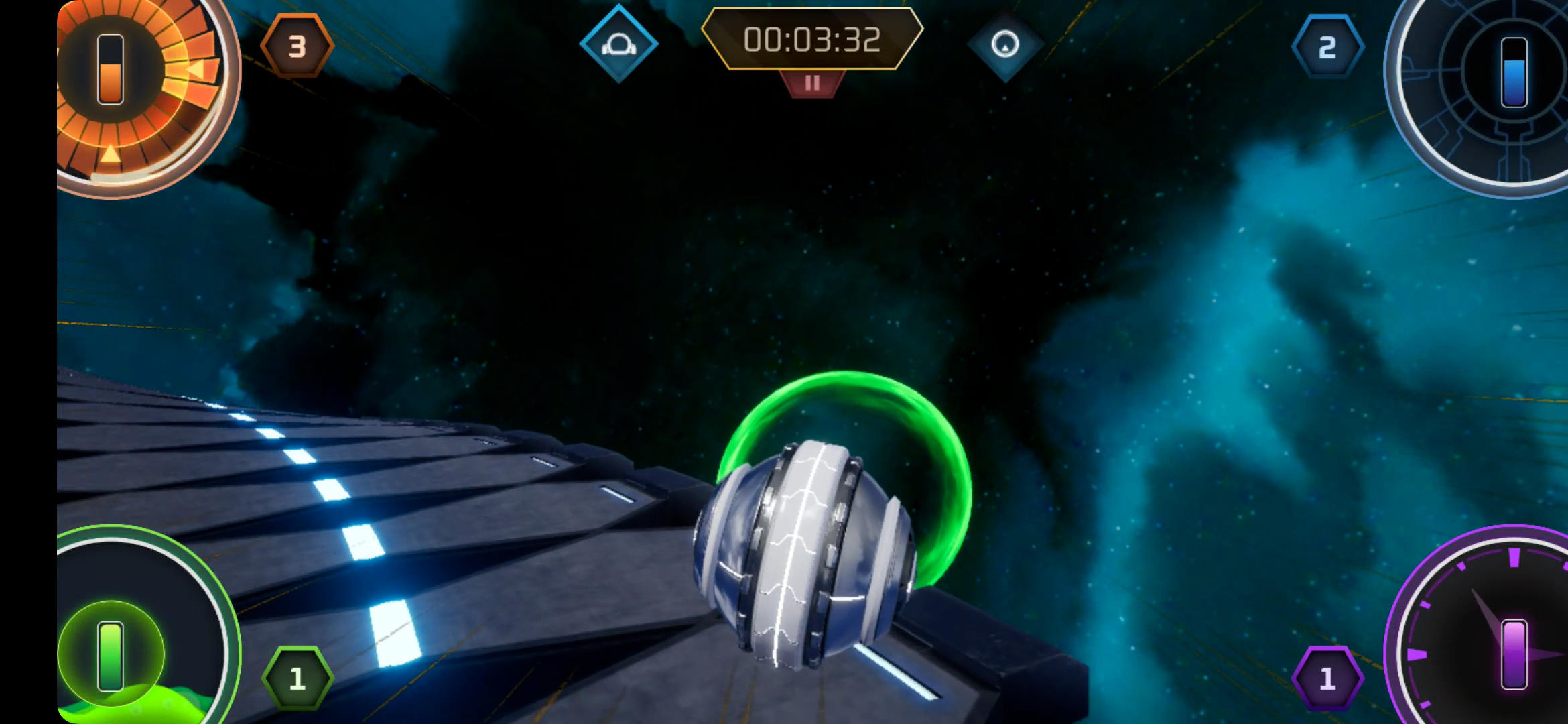Tap the blue diamond camera icon
This screenshot has height=724, width=1568.
coord(618,44)
